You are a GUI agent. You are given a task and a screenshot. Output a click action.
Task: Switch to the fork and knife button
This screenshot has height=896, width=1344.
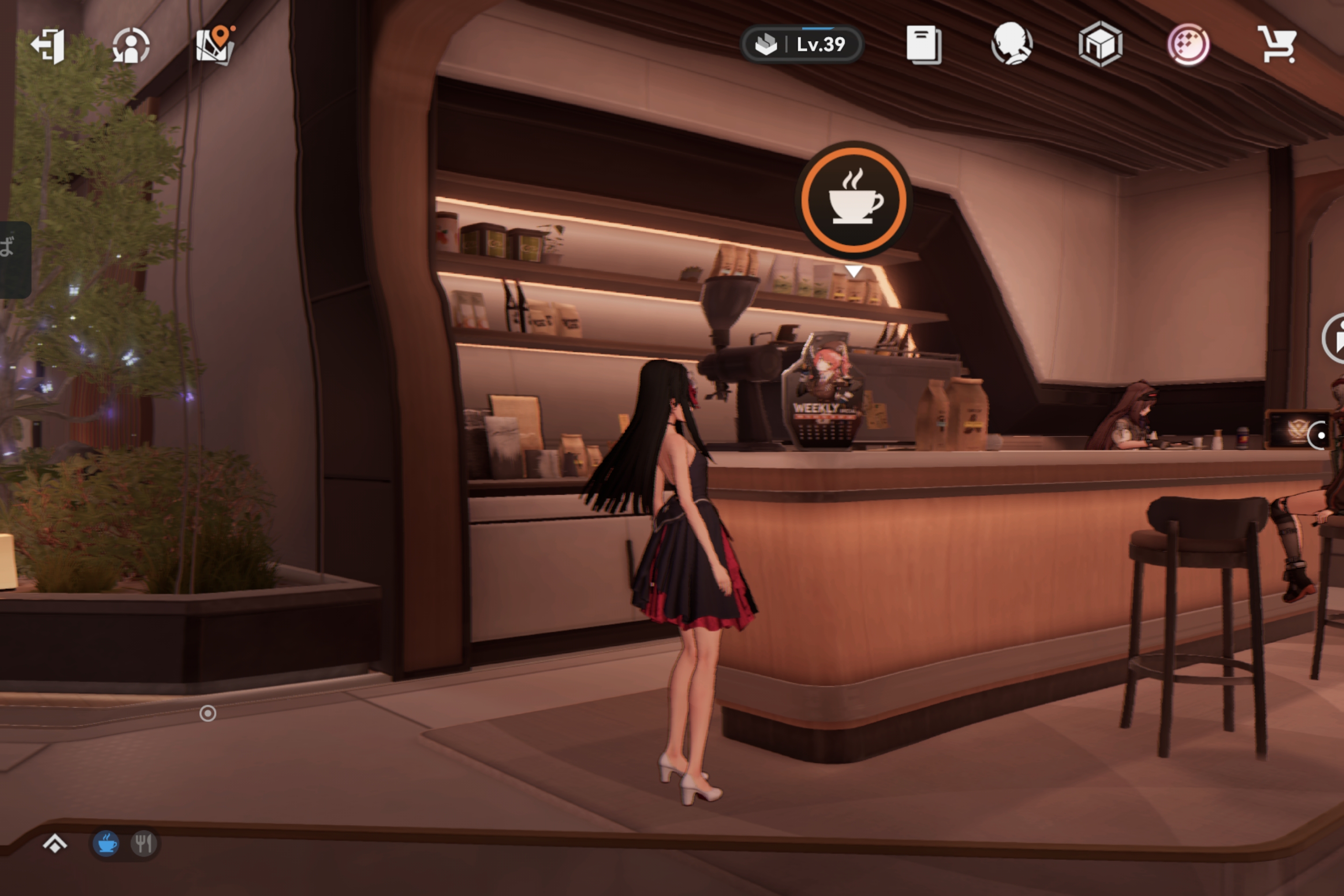point(143,844)
